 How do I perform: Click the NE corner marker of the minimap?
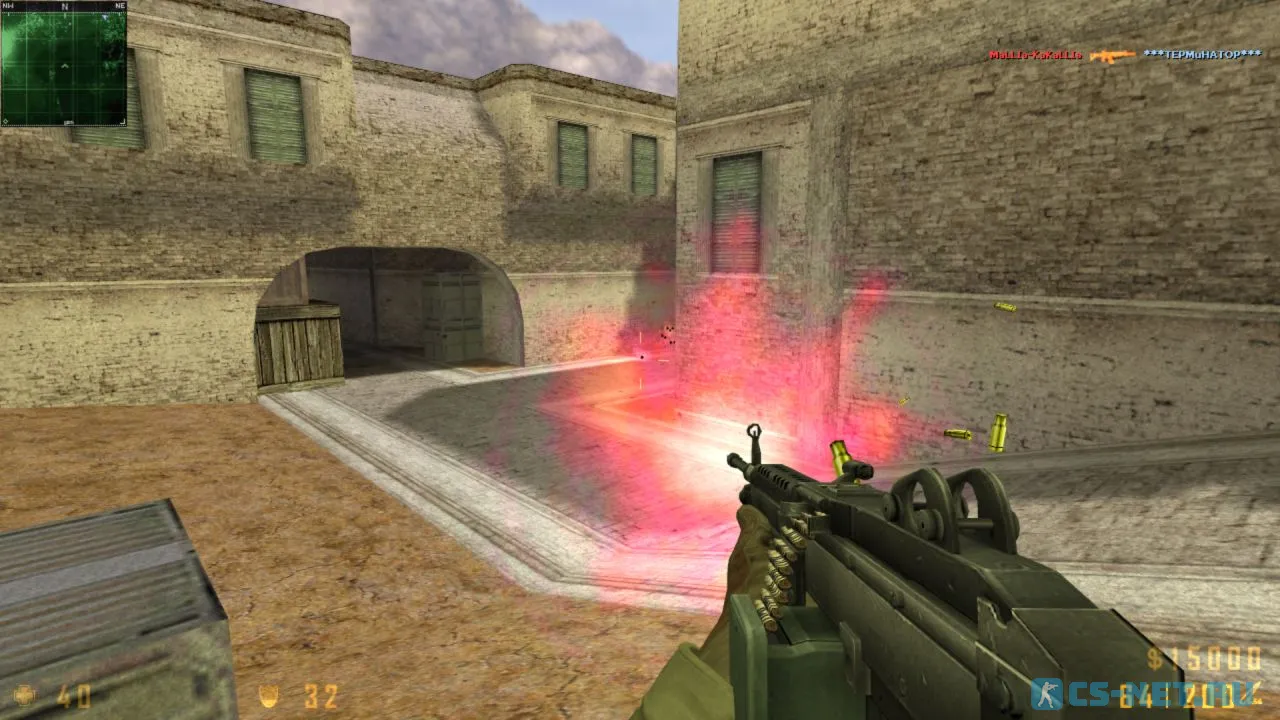120,6
